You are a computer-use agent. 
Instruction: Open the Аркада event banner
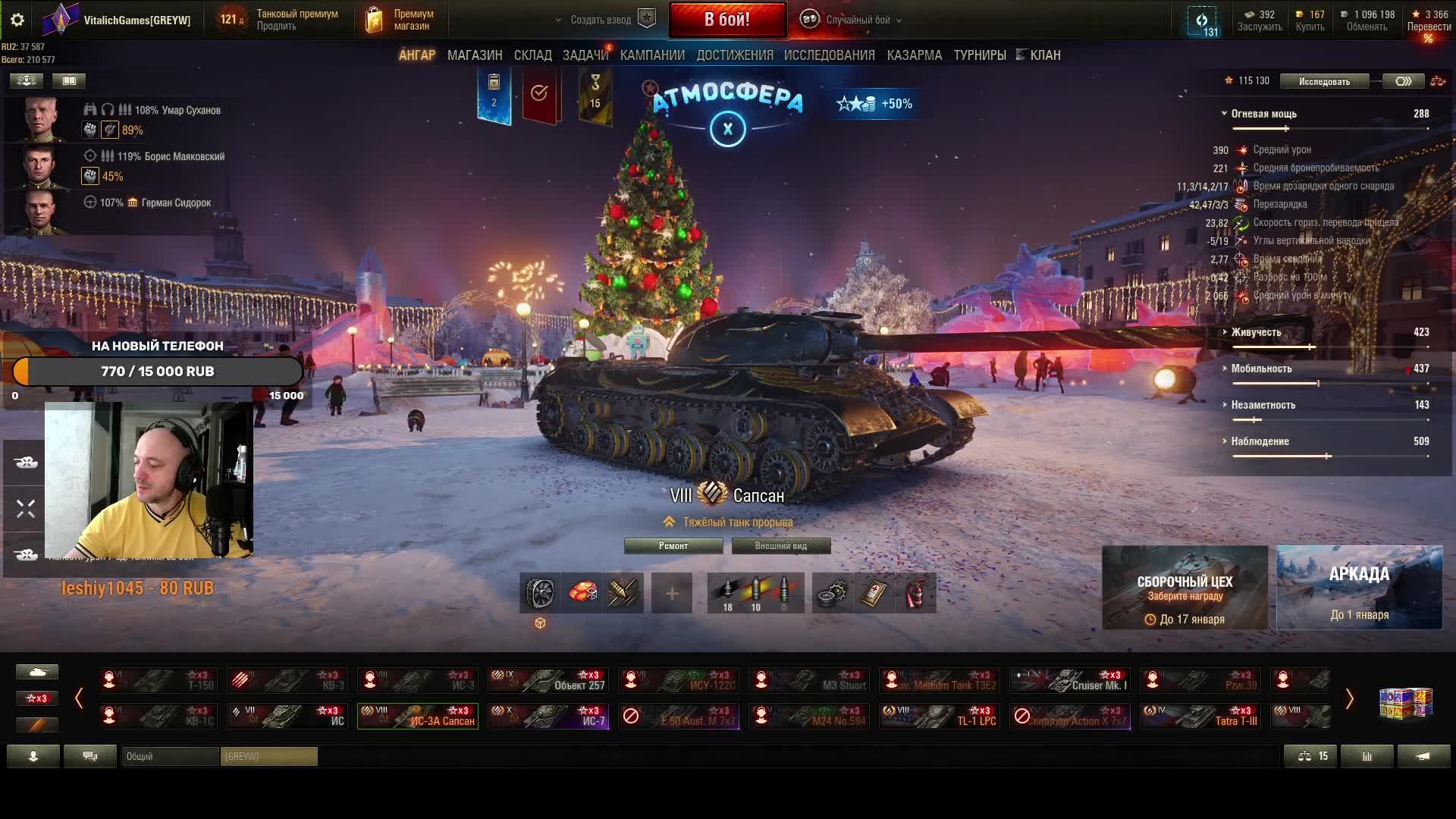coord(1359,588)
